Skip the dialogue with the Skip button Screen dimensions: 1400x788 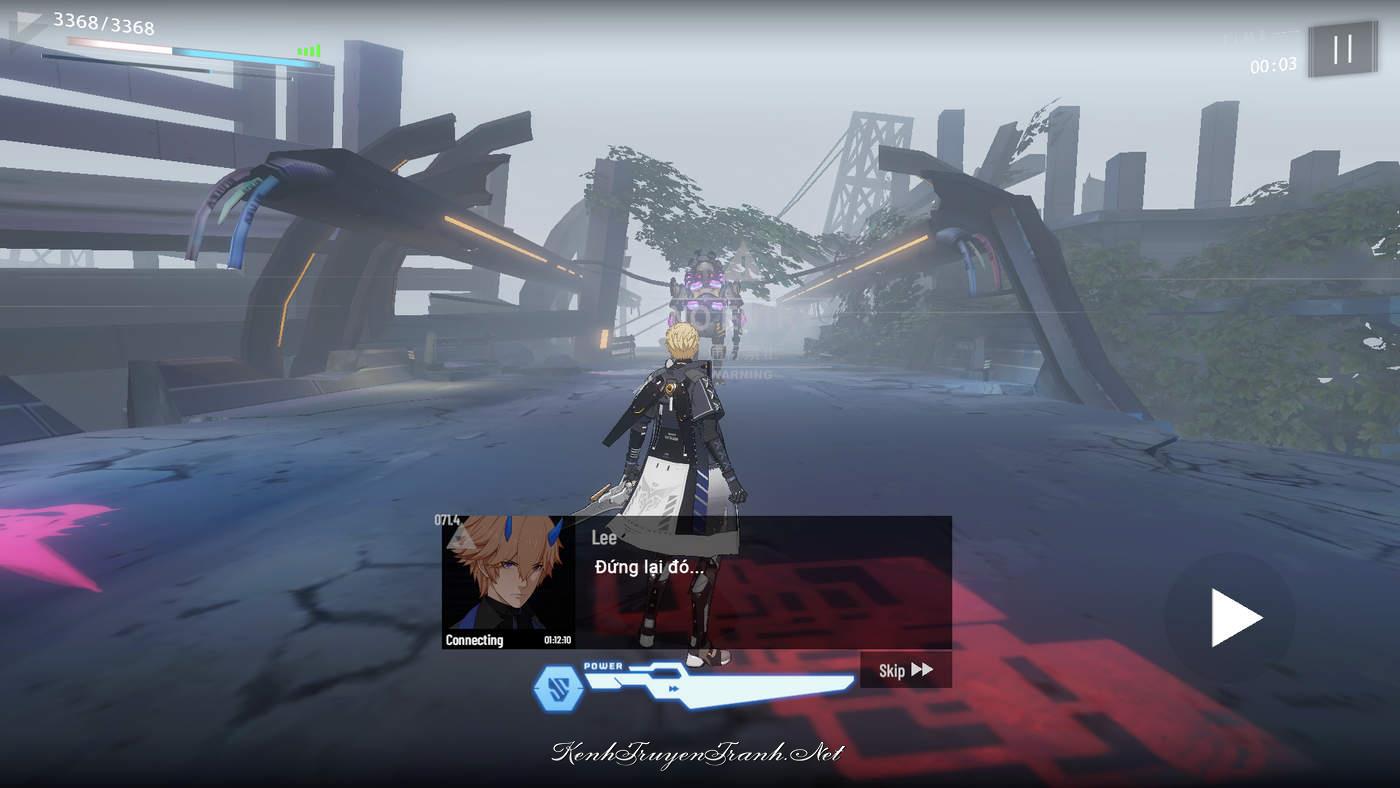pos(905,670)
